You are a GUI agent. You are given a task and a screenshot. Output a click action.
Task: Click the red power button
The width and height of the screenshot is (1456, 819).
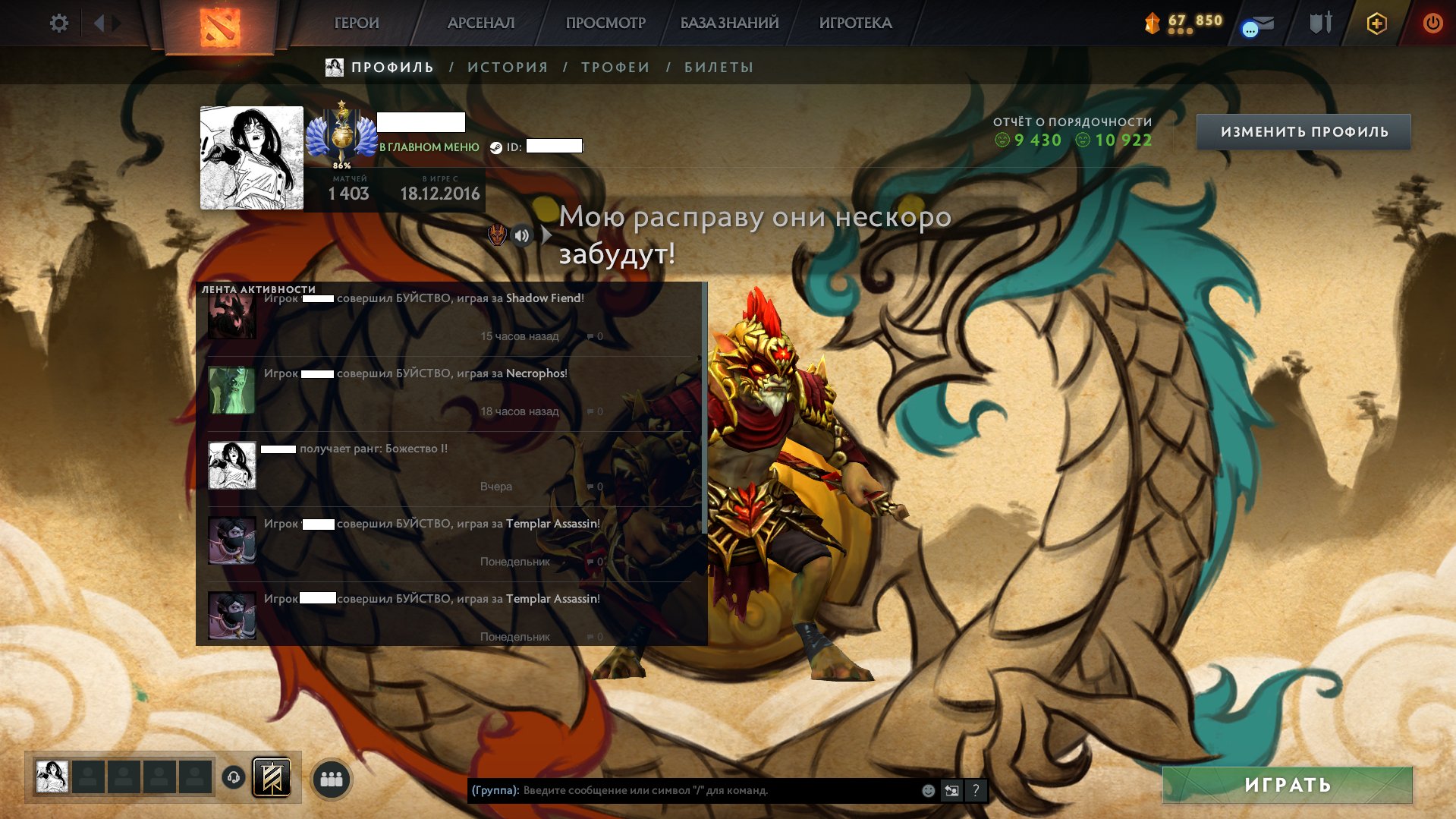[x=1432, y=23]
